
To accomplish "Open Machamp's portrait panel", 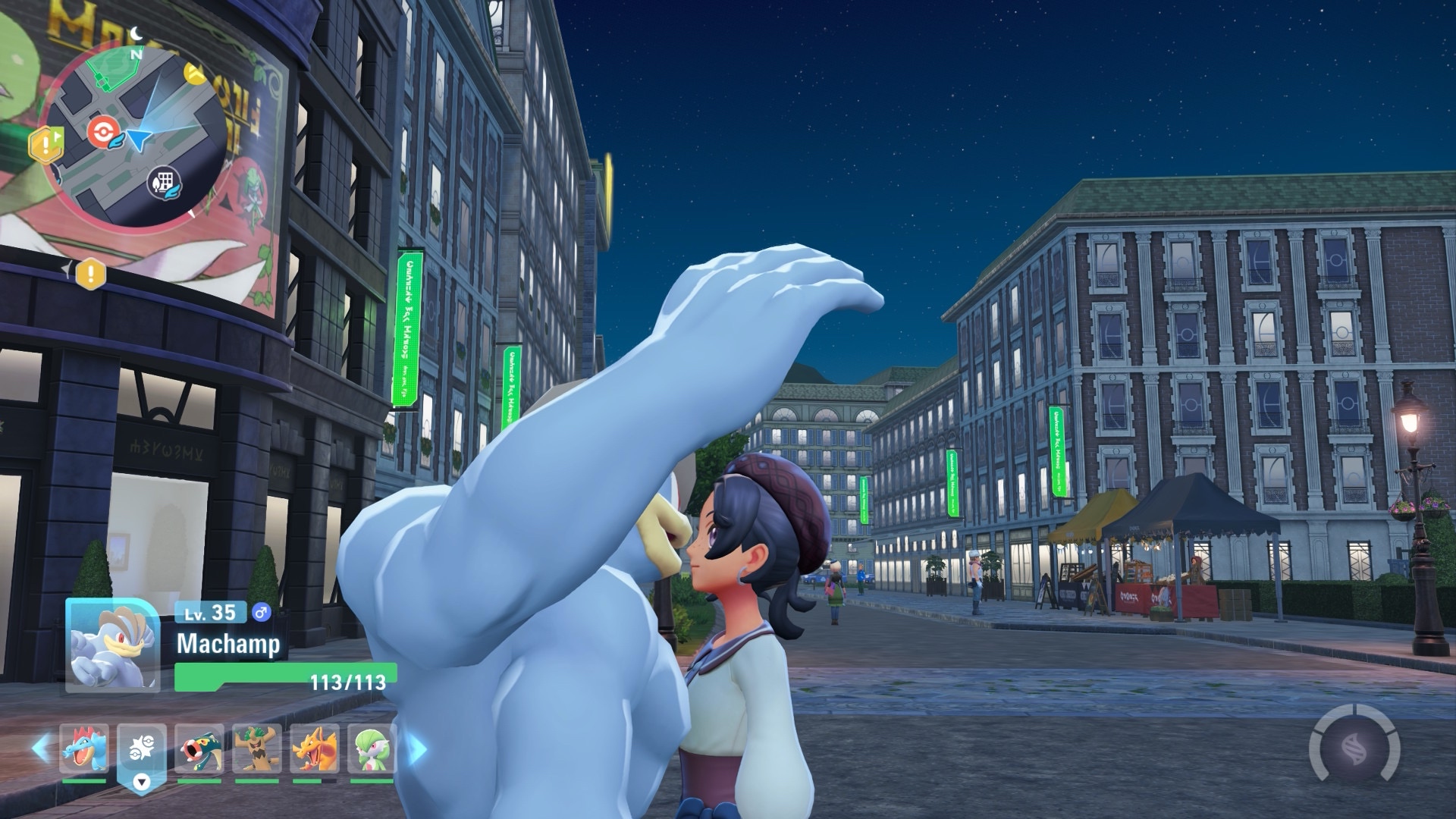I will [112, 645].
